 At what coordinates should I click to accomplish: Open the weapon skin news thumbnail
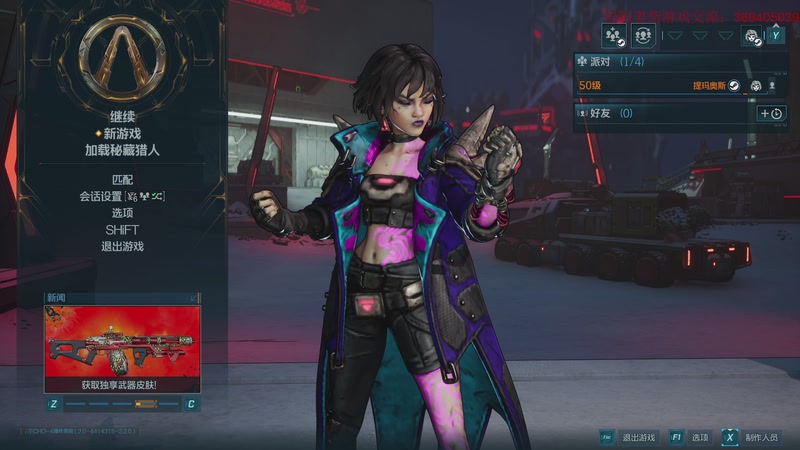(122, 343)
